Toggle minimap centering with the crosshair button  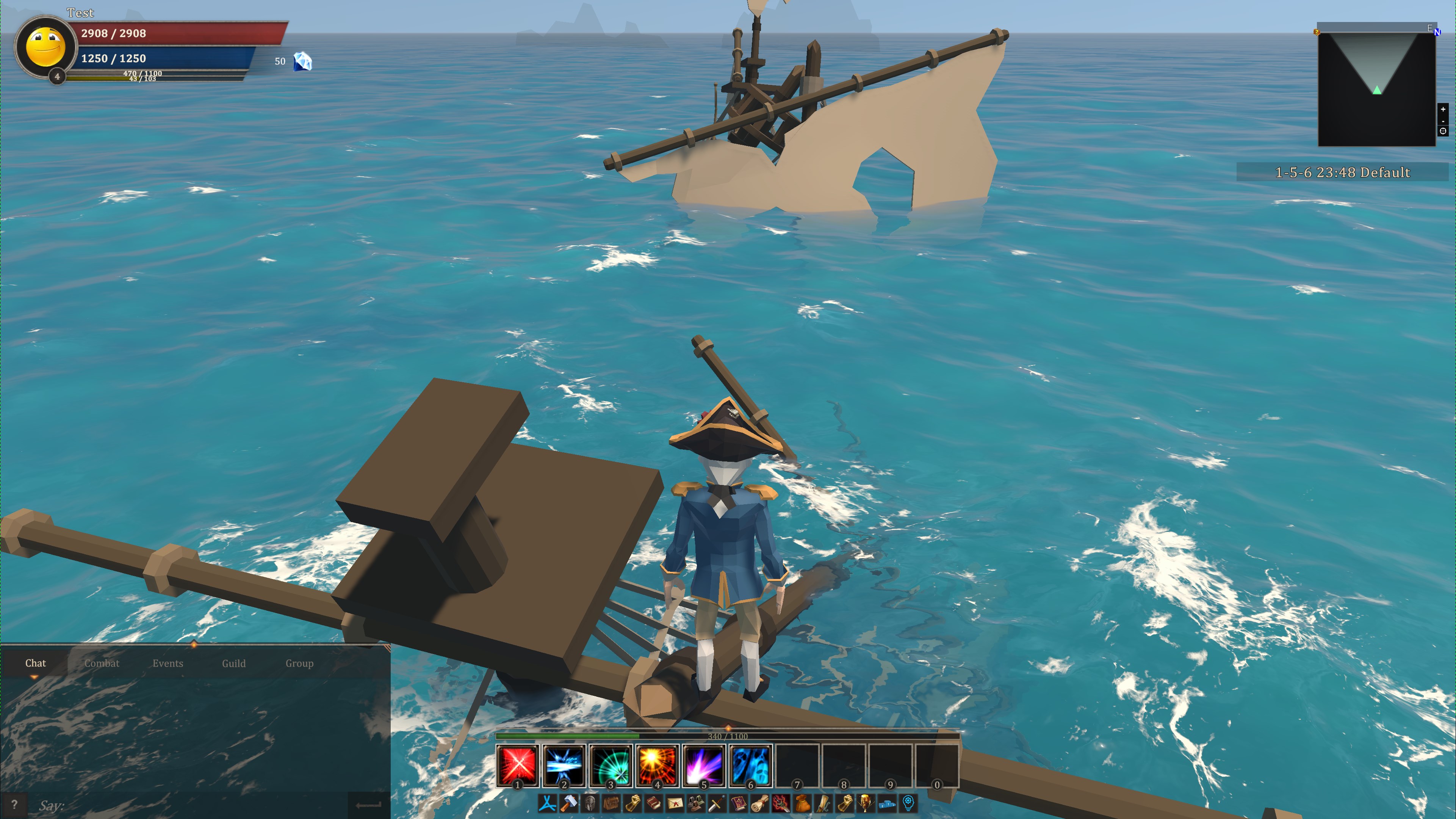1443,131
